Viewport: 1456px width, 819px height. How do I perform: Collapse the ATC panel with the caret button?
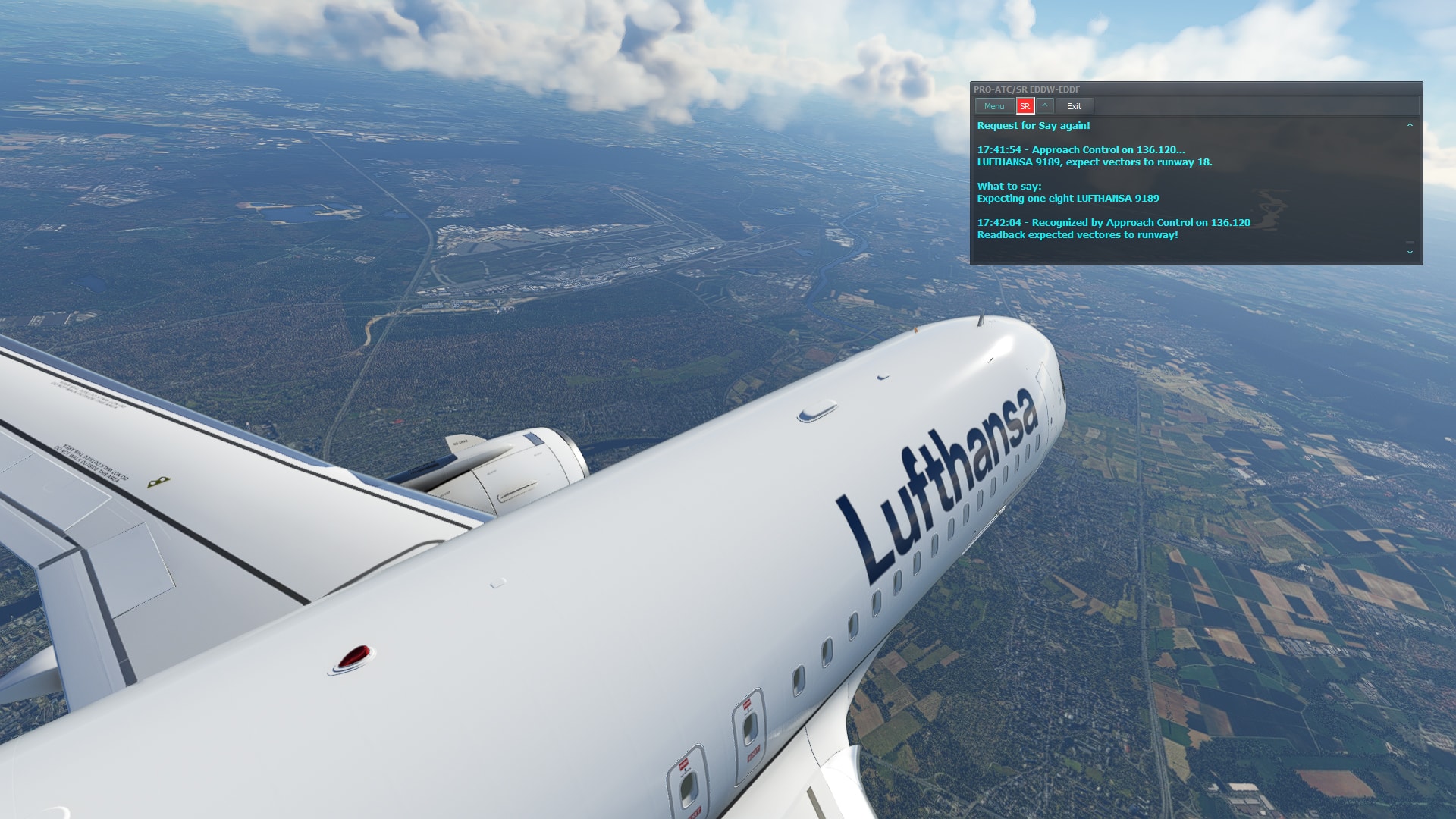[1044, 105]
